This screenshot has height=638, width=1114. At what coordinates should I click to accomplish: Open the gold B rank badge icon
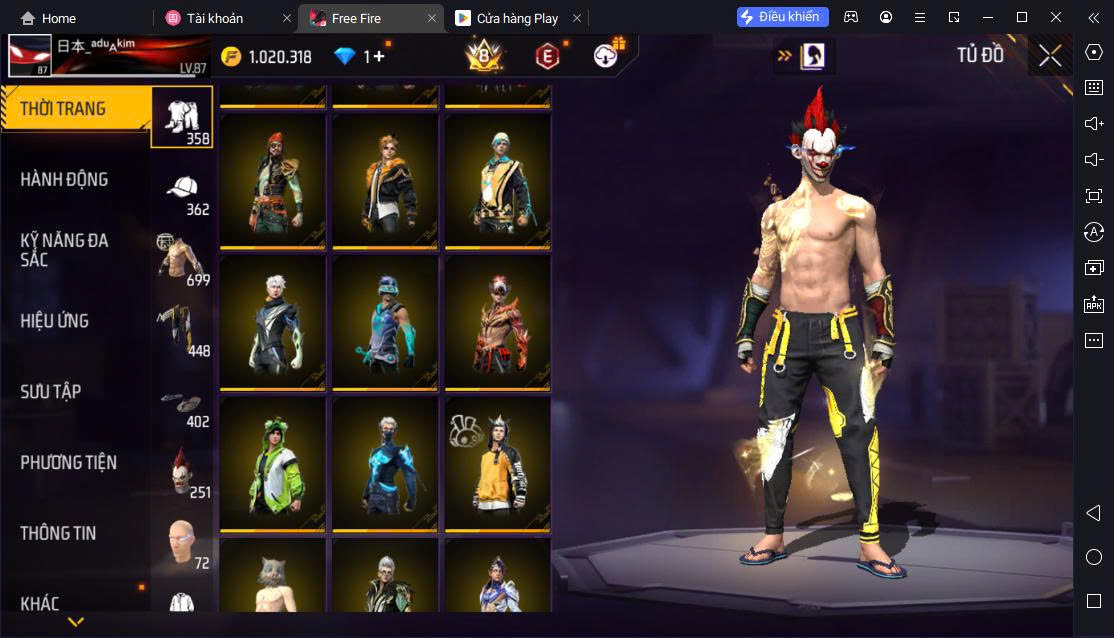coord(484,57)
